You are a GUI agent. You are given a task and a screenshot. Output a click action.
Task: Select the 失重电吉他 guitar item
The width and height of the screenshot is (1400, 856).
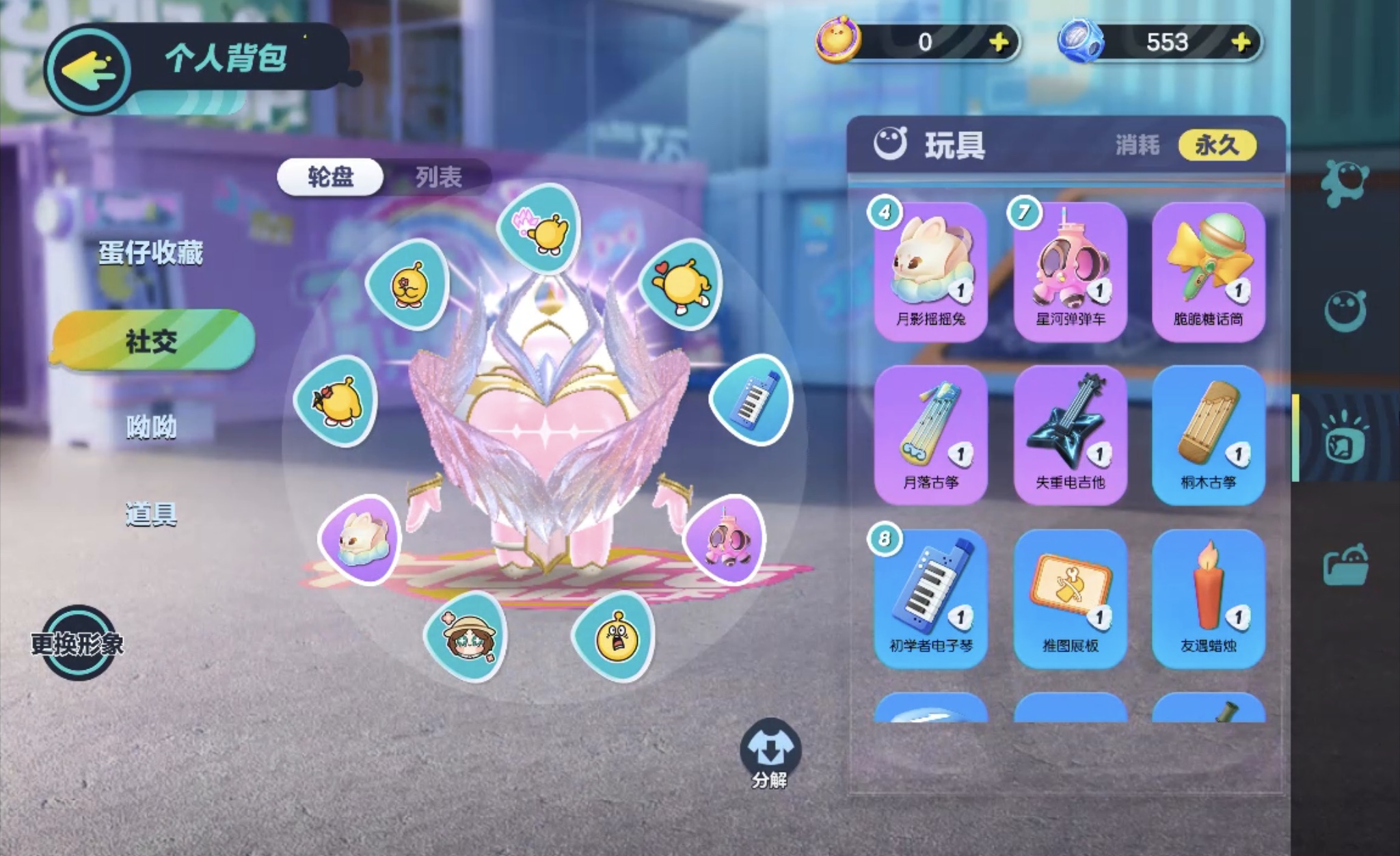point(1070,435)
